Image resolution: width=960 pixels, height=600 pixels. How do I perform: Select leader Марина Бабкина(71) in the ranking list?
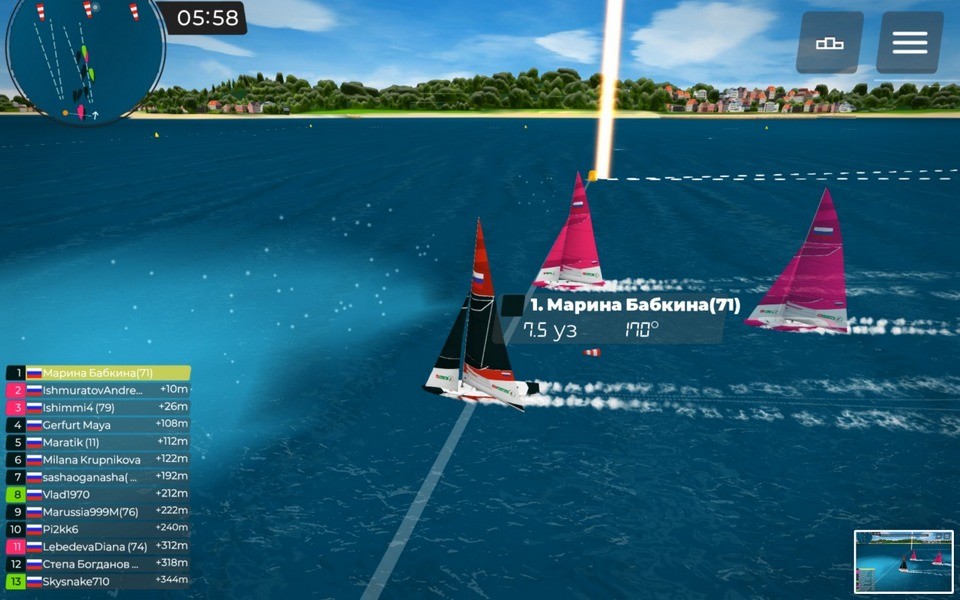(98, 373)
